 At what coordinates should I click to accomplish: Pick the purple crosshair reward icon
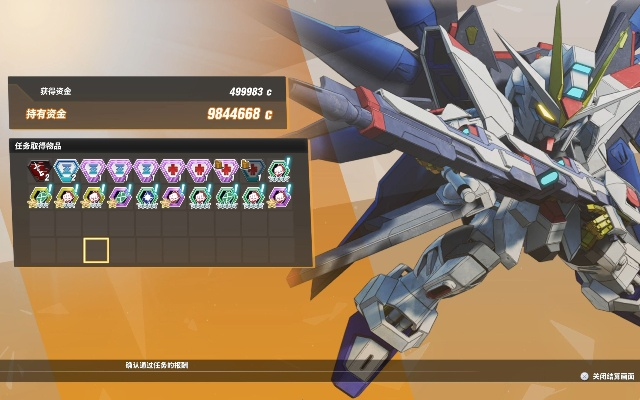[119, 196]
